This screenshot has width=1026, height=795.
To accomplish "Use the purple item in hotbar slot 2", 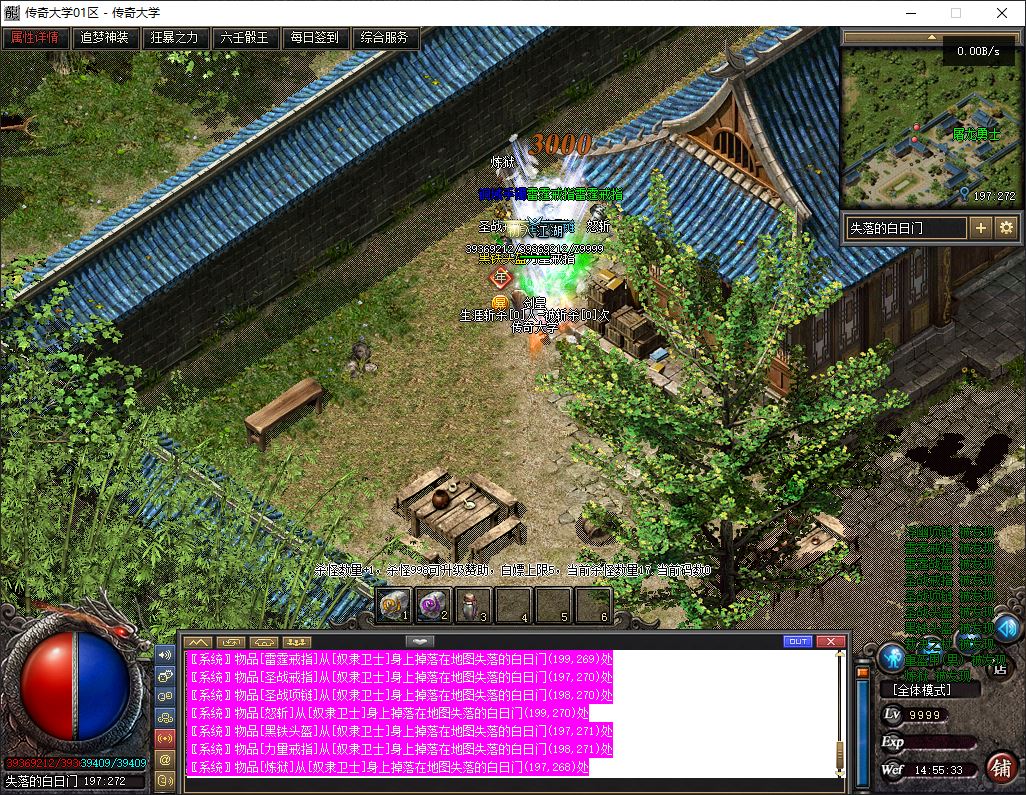I will click(x=433, y=605).
